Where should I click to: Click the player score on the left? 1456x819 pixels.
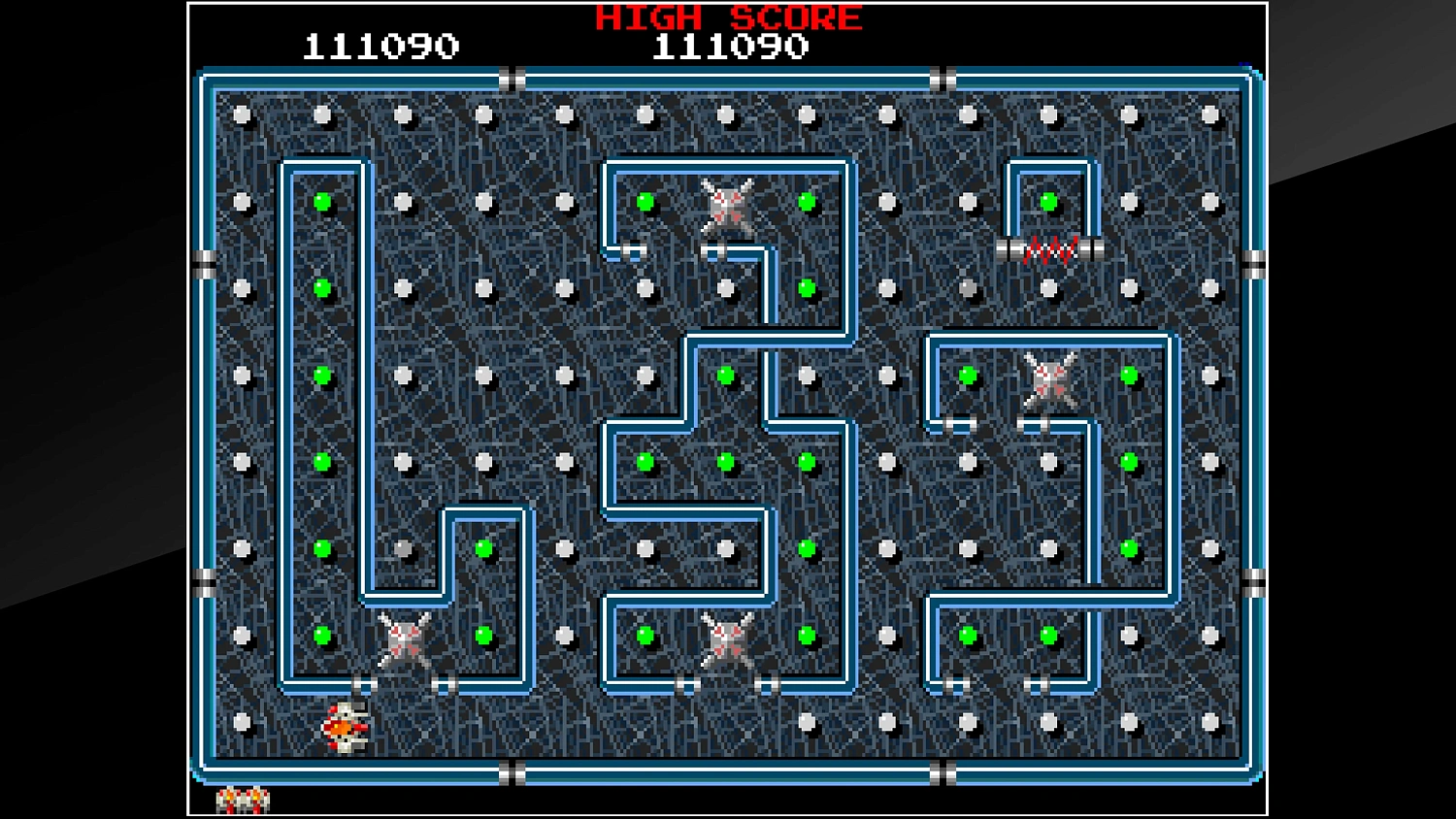[x=381, y=45]
